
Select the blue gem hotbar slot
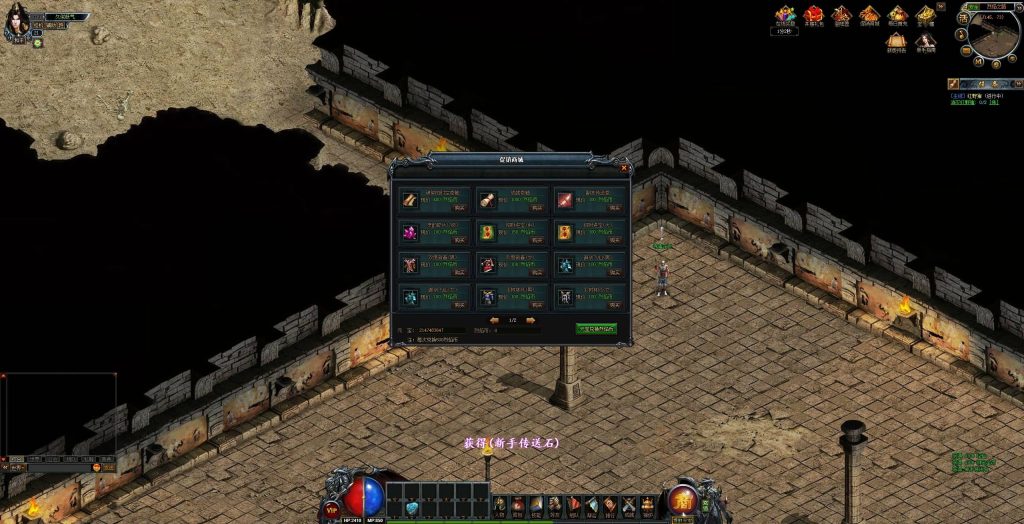pyautogui.click(x=411, y=508)
